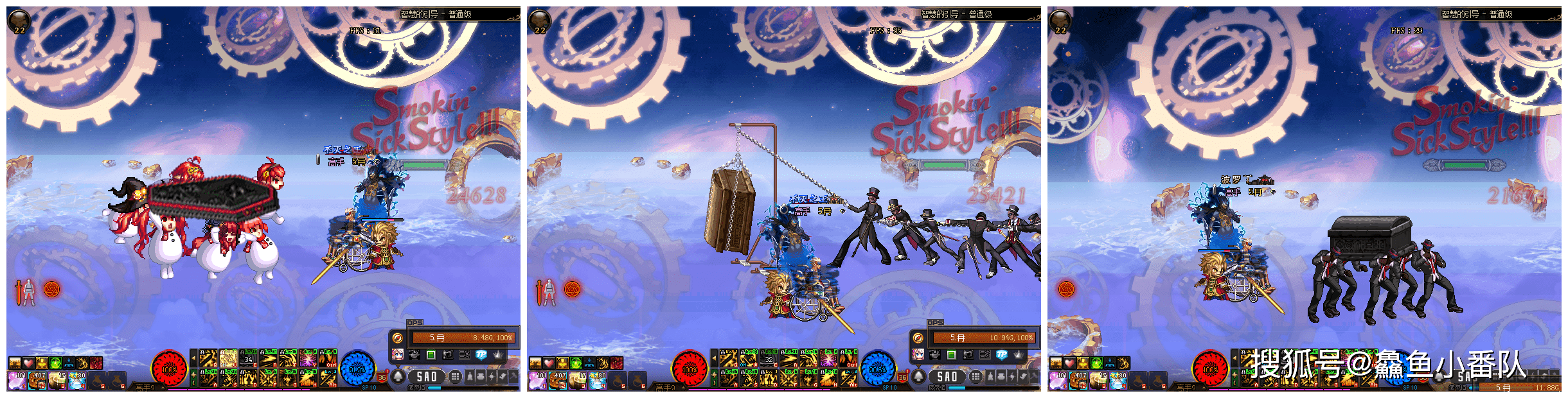Open the anime girl portrait icon under 8.48G row
This screenshot has height=398, width=1568.
pos(398,354)
